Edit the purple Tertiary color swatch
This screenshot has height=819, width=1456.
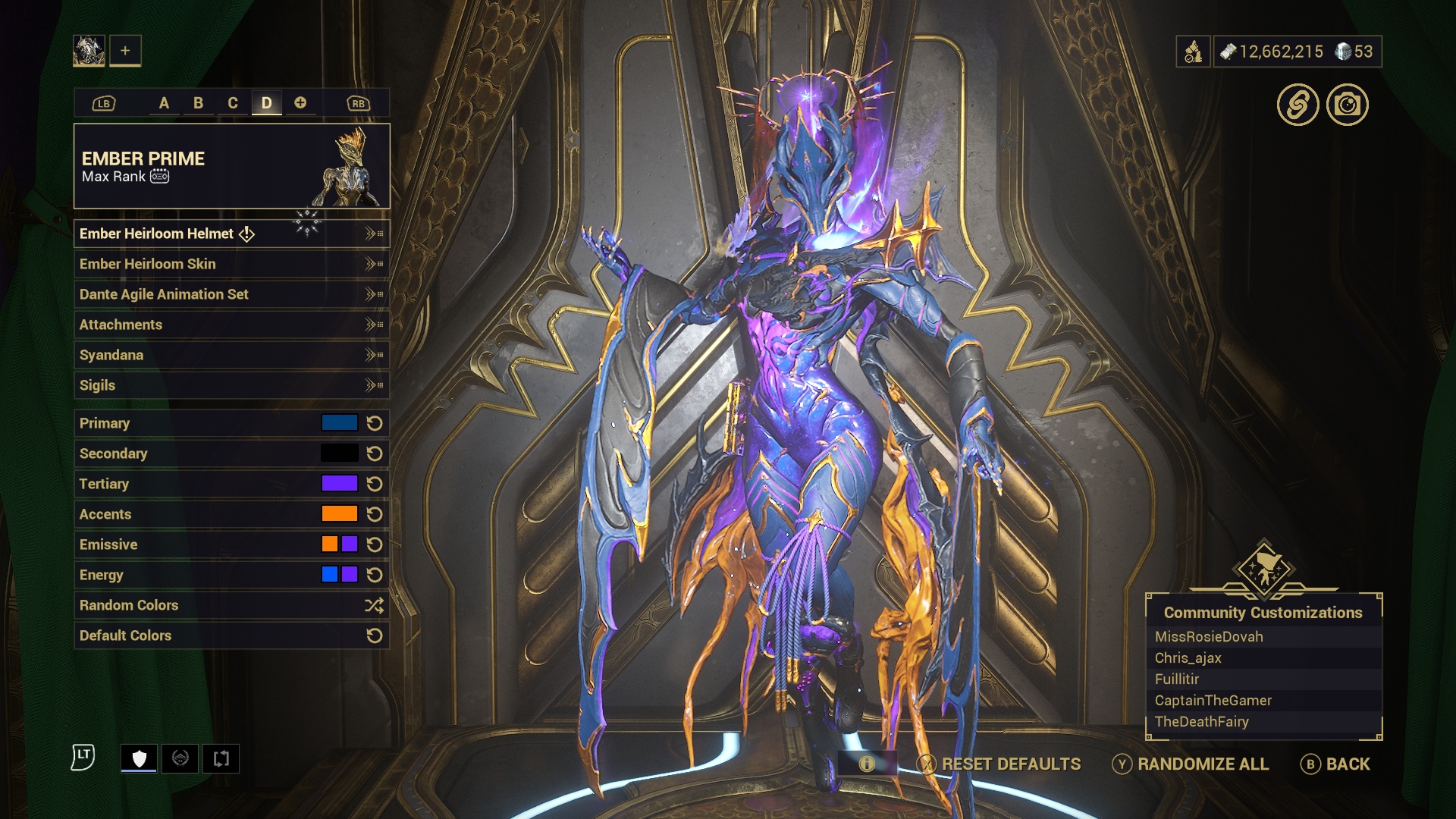(x=339, y=484)
